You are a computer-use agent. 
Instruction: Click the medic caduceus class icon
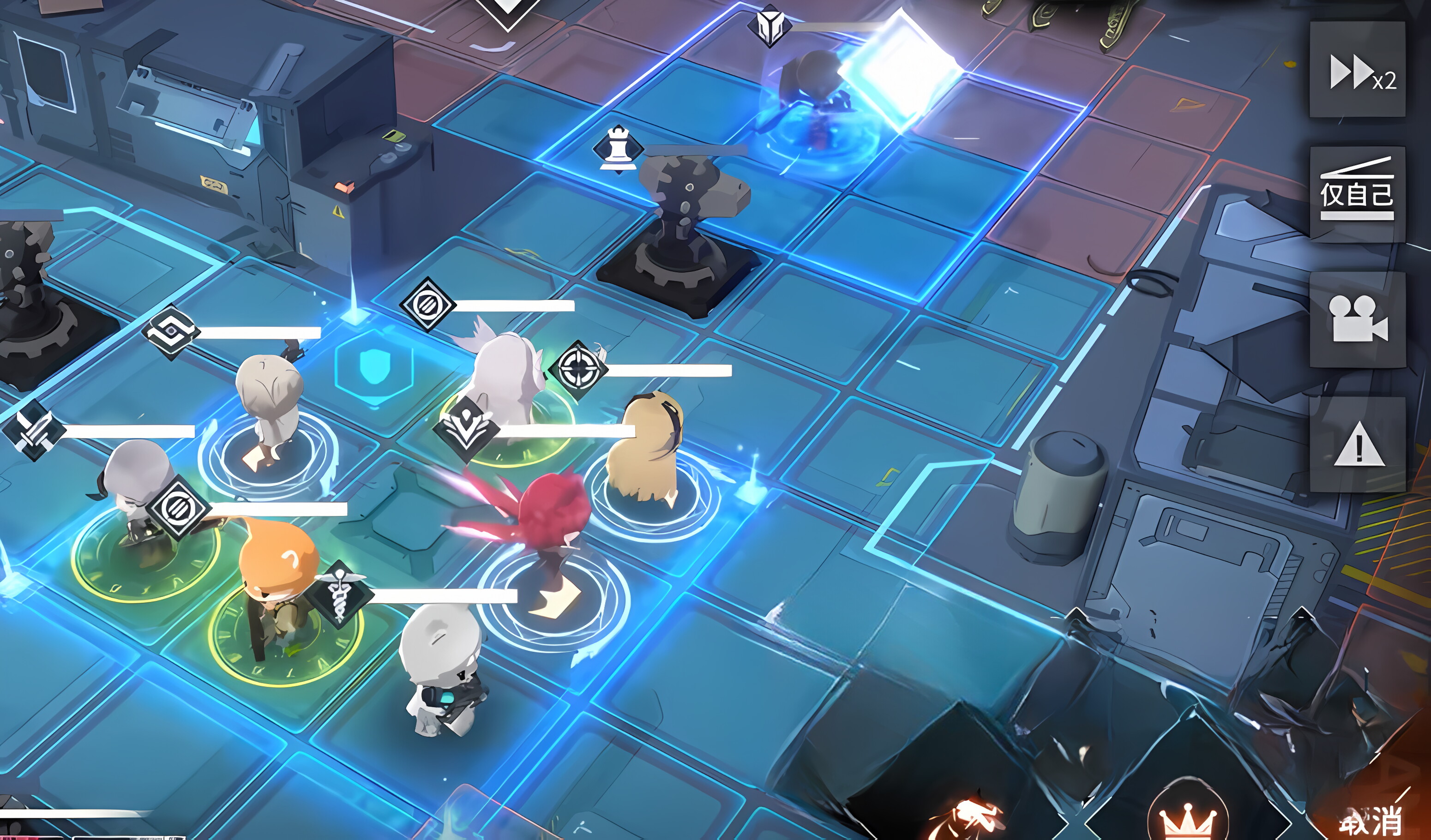click(x=339, y=594)
